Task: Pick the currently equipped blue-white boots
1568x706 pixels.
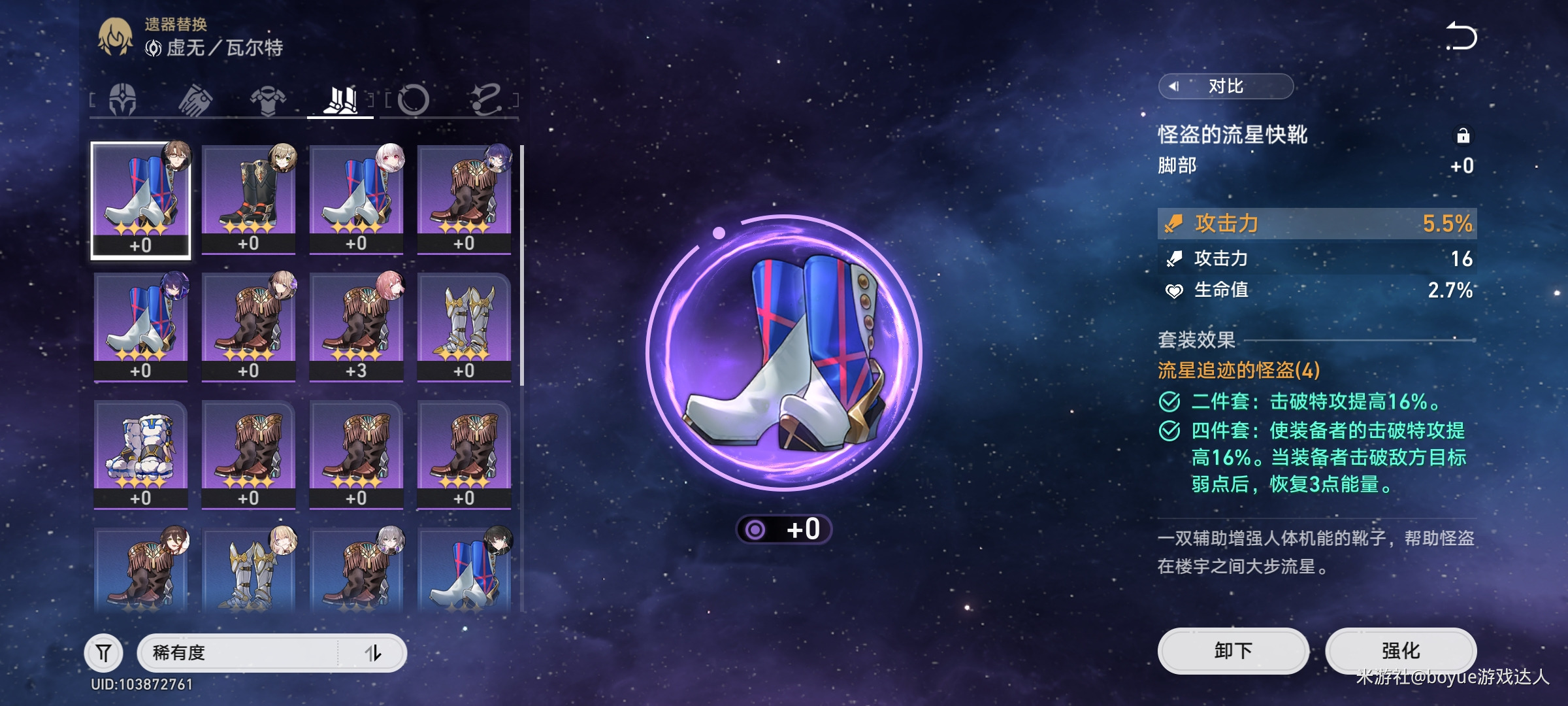Action: tap(140, 201)
